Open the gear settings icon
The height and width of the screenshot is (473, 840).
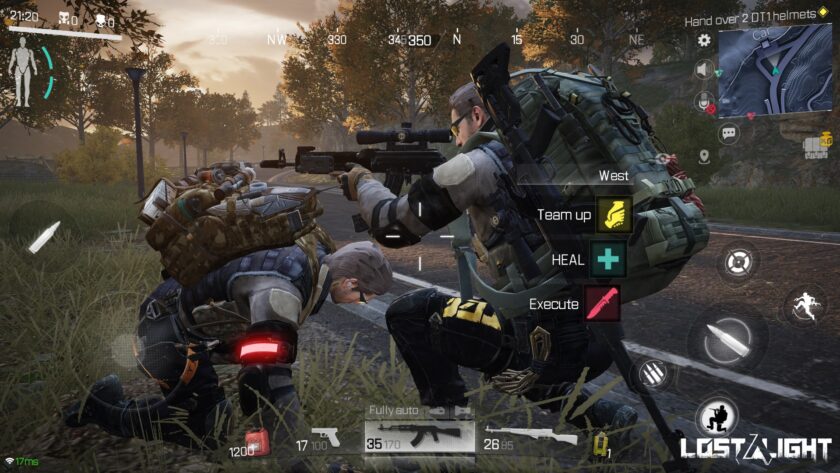(704, 41)
